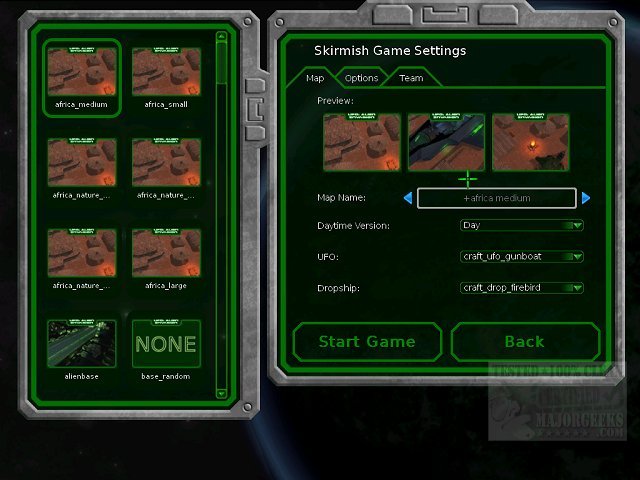The height and width of the screenshot is (480, 640).
Task: Click the previous map blue arrow
Action: [407, 198]
